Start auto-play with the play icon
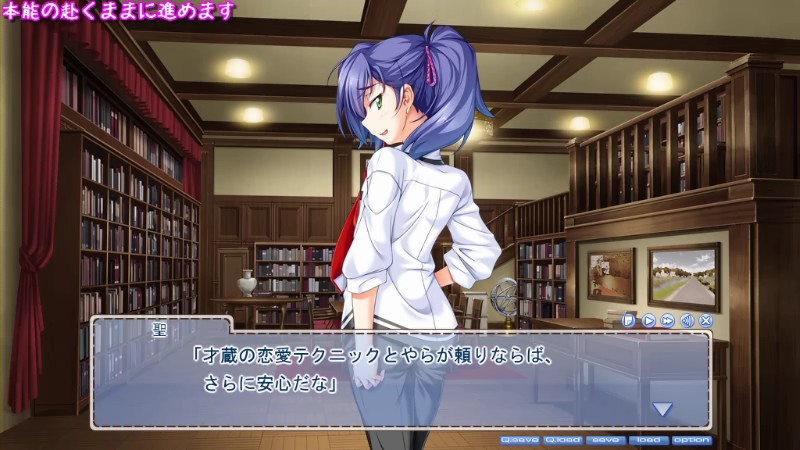The width and height of the screenshot is (800, 450). (648, 320)
